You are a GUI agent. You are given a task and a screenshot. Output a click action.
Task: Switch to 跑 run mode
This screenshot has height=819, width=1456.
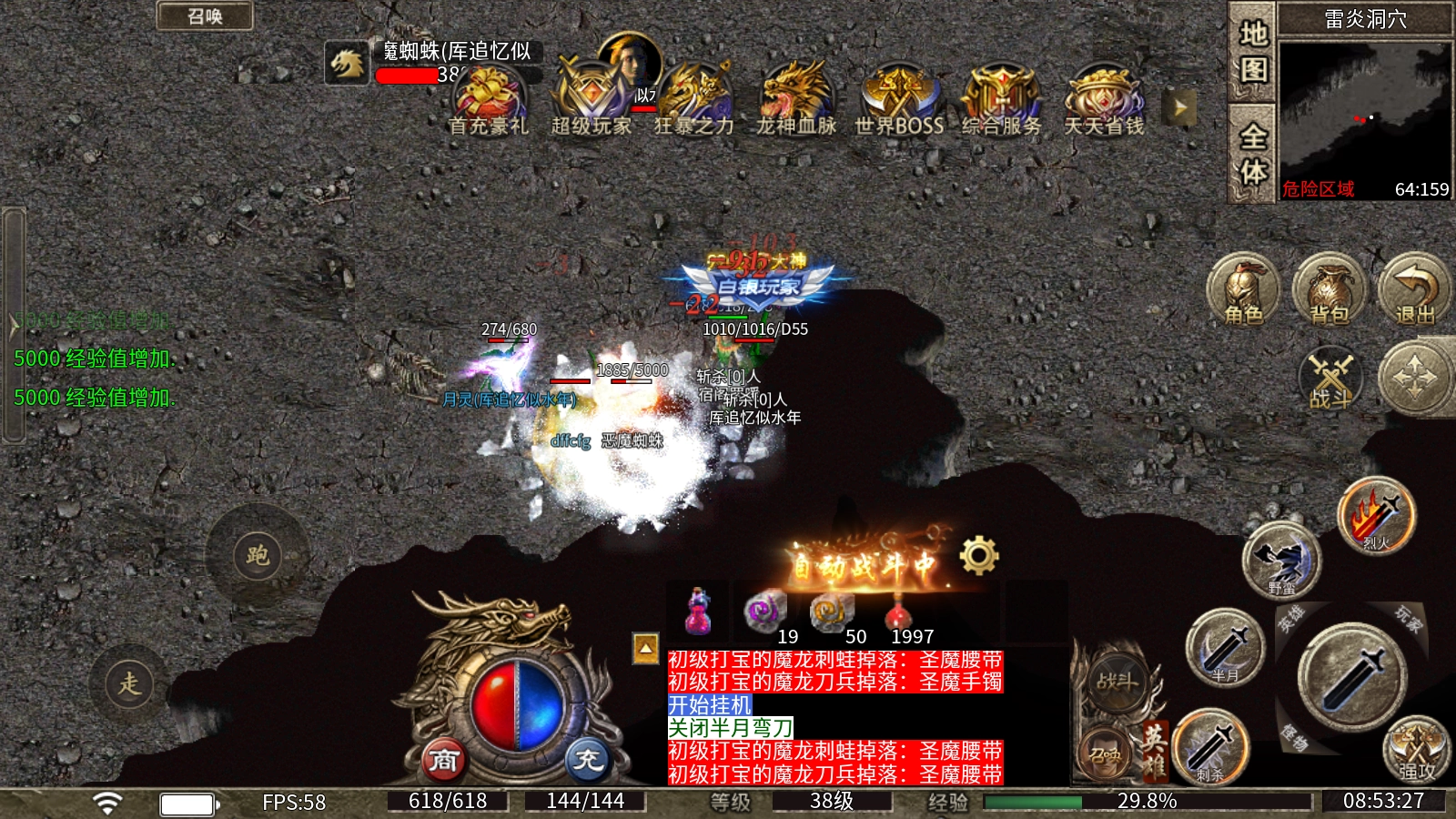[258, 554]
